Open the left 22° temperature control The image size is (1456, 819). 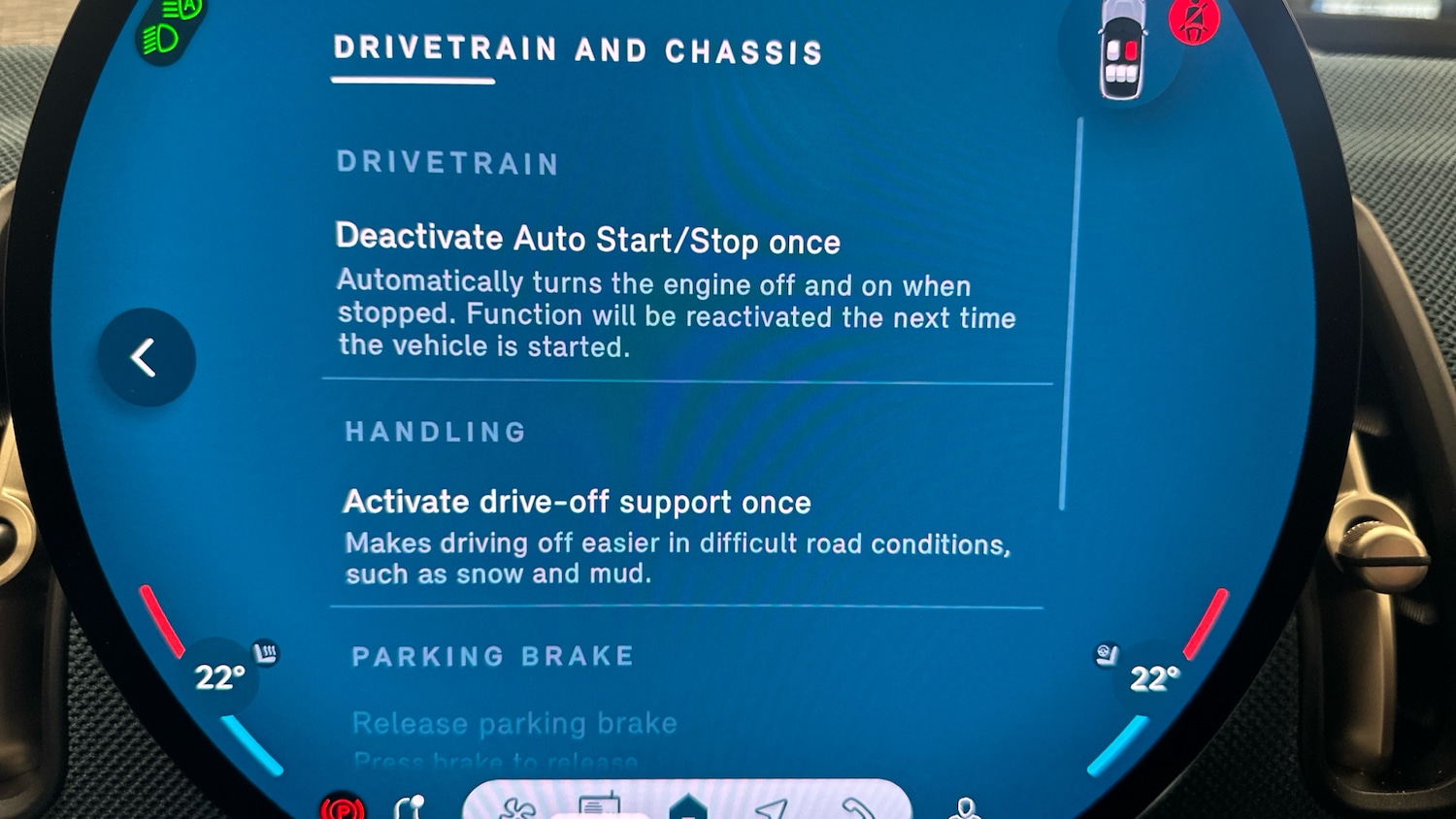[x=218, y=676]
